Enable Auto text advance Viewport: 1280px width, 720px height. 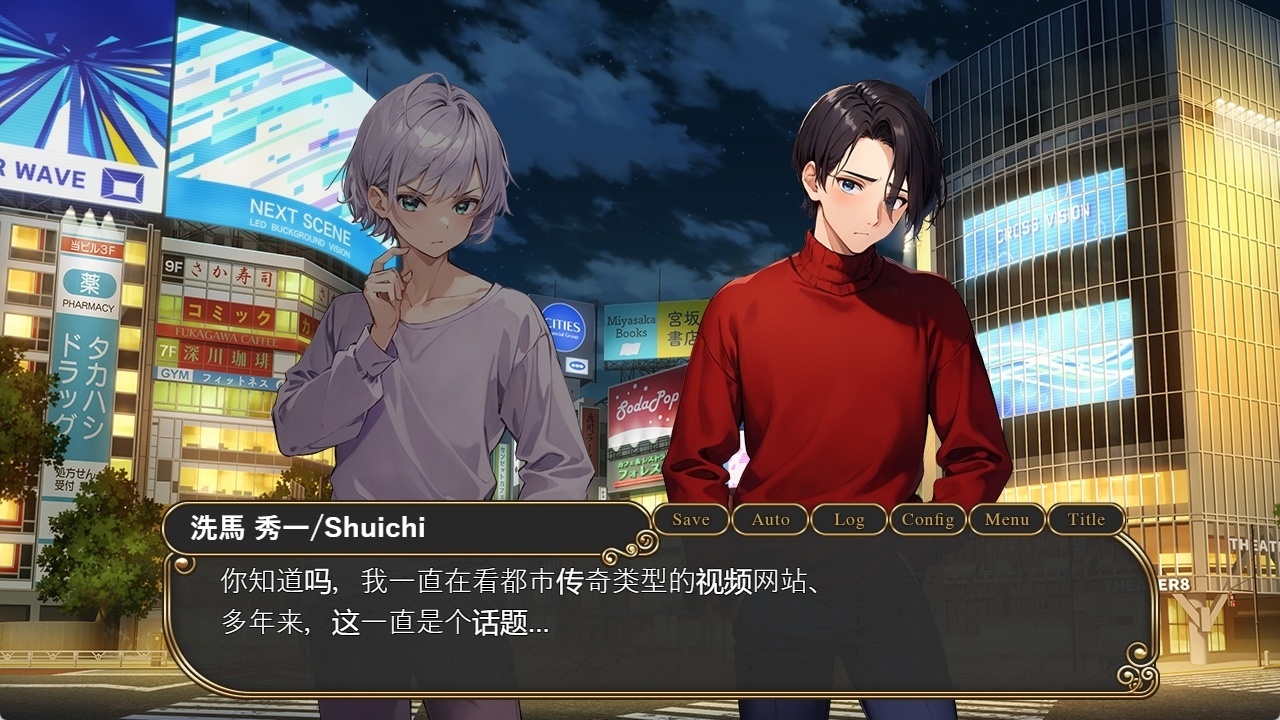[x=770, y=519]
